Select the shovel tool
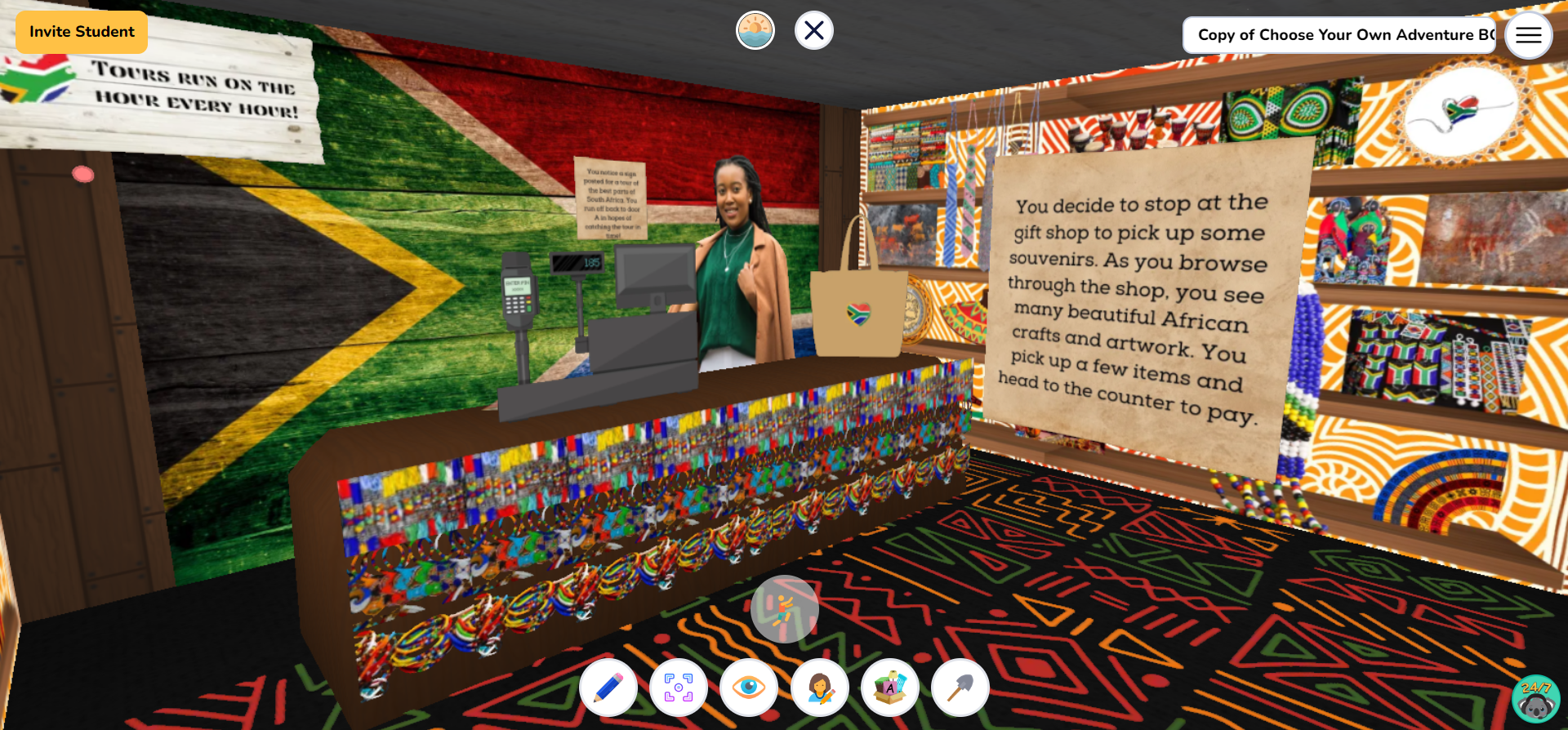Screen dimensions: 1568x730 tap(960, 688)
